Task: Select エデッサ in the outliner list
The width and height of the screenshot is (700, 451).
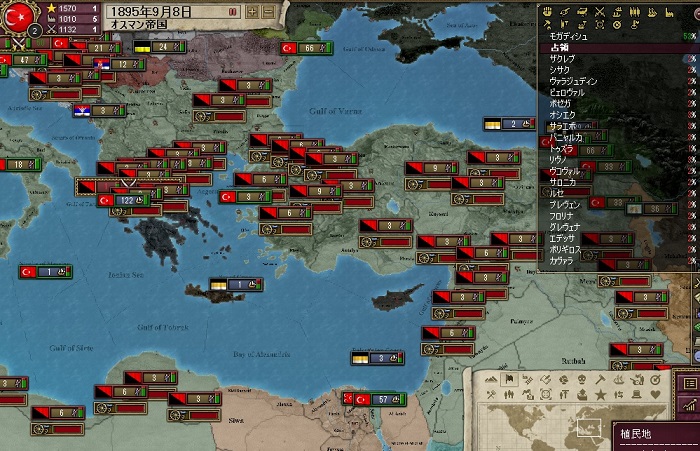Action: click(x=564, y=237)
